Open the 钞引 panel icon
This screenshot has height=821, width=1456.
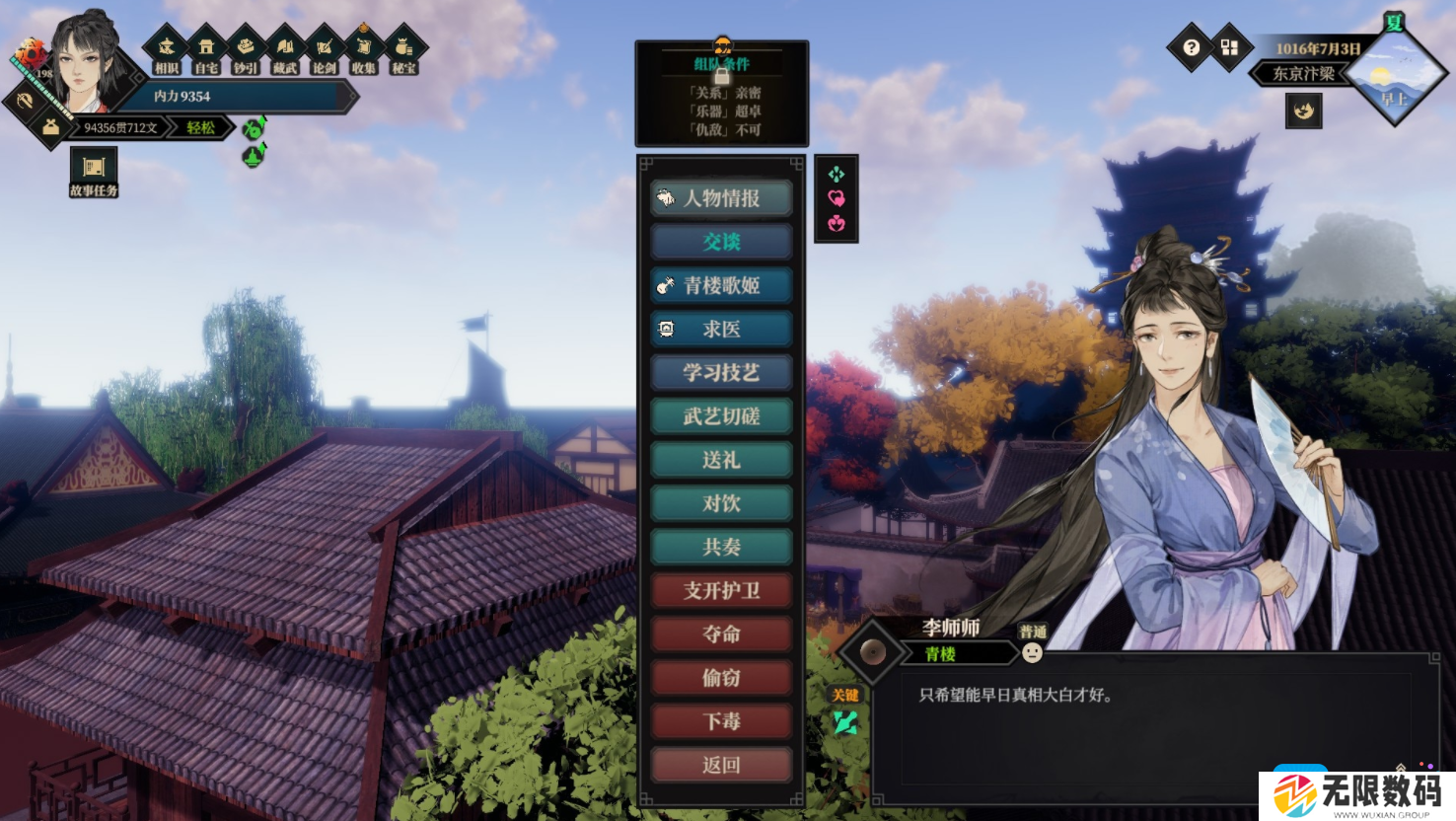(246, 45)
